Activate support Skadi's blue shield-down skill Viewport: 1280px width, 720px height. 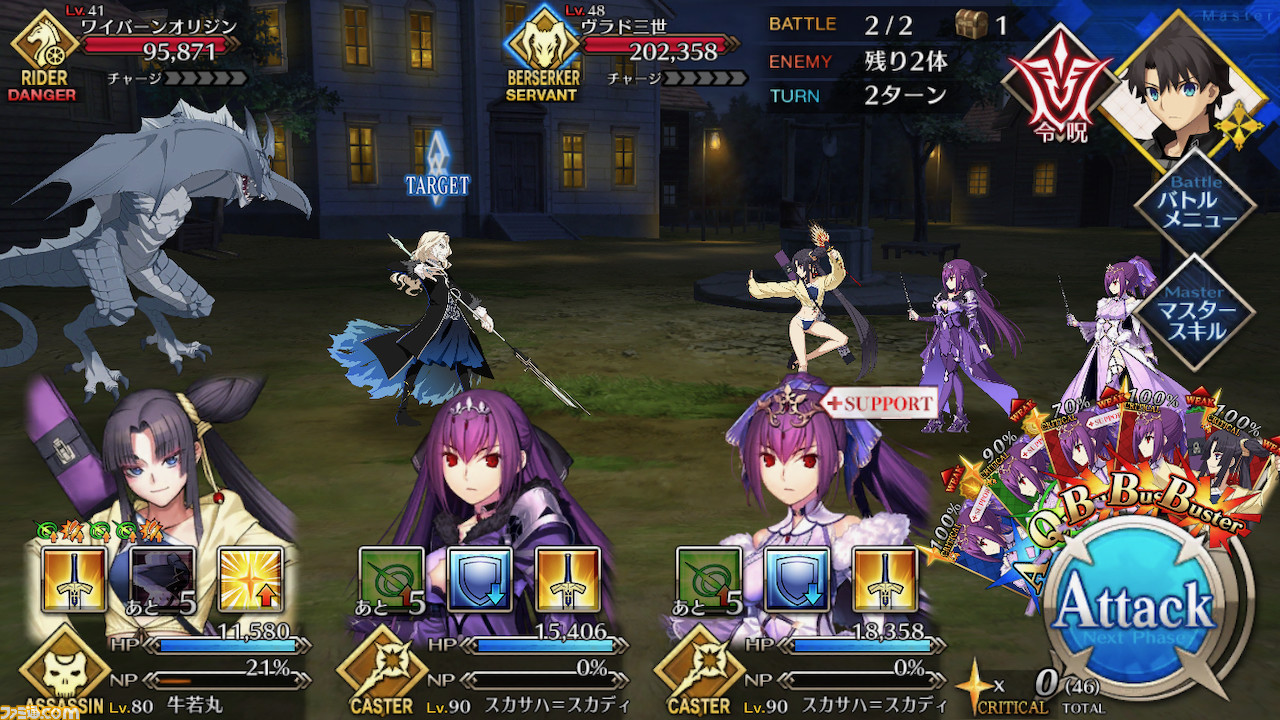(797, 579)
